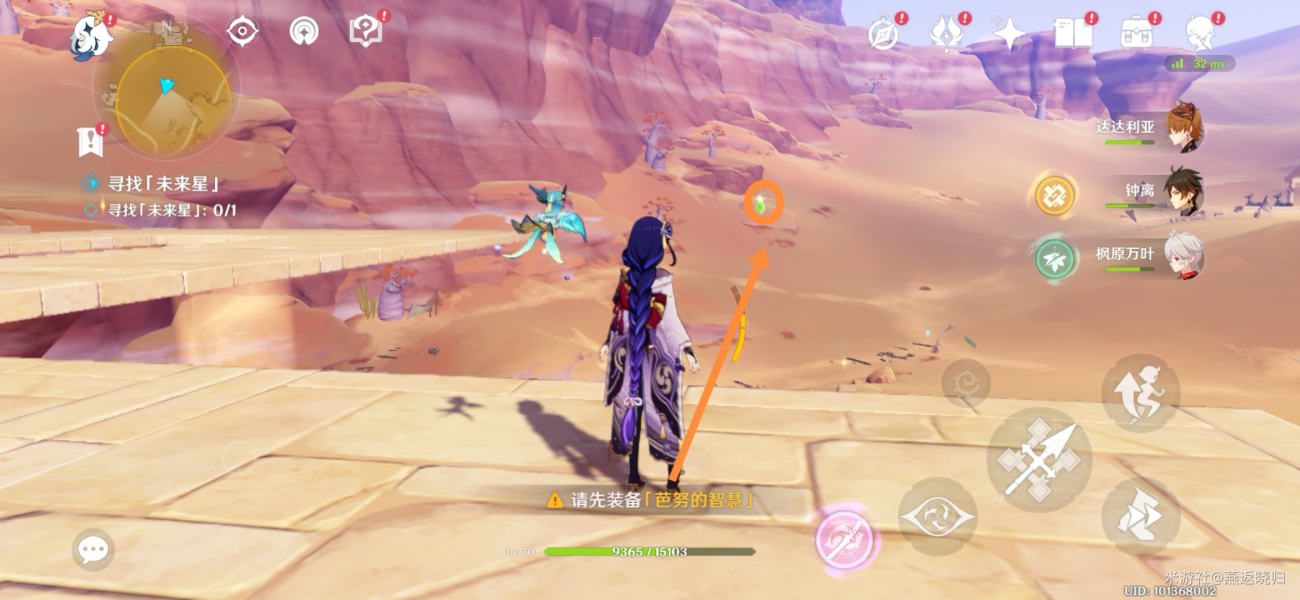Open the character head profile icon
This screenshot has height=600, width=1300.
click(x=1199, y=34)
